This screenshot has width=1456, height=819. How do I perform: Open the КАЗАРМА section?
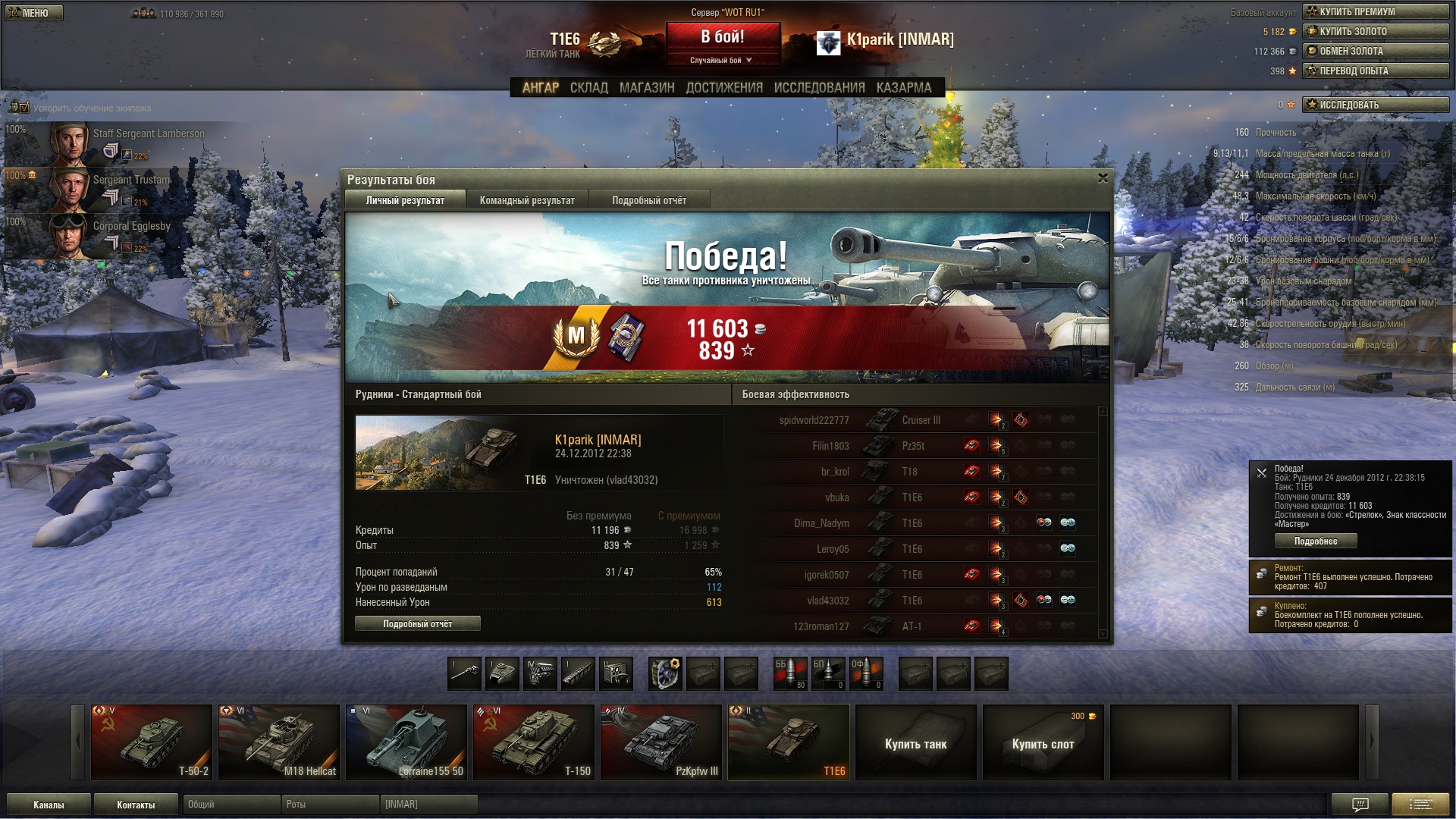[903, 88]
